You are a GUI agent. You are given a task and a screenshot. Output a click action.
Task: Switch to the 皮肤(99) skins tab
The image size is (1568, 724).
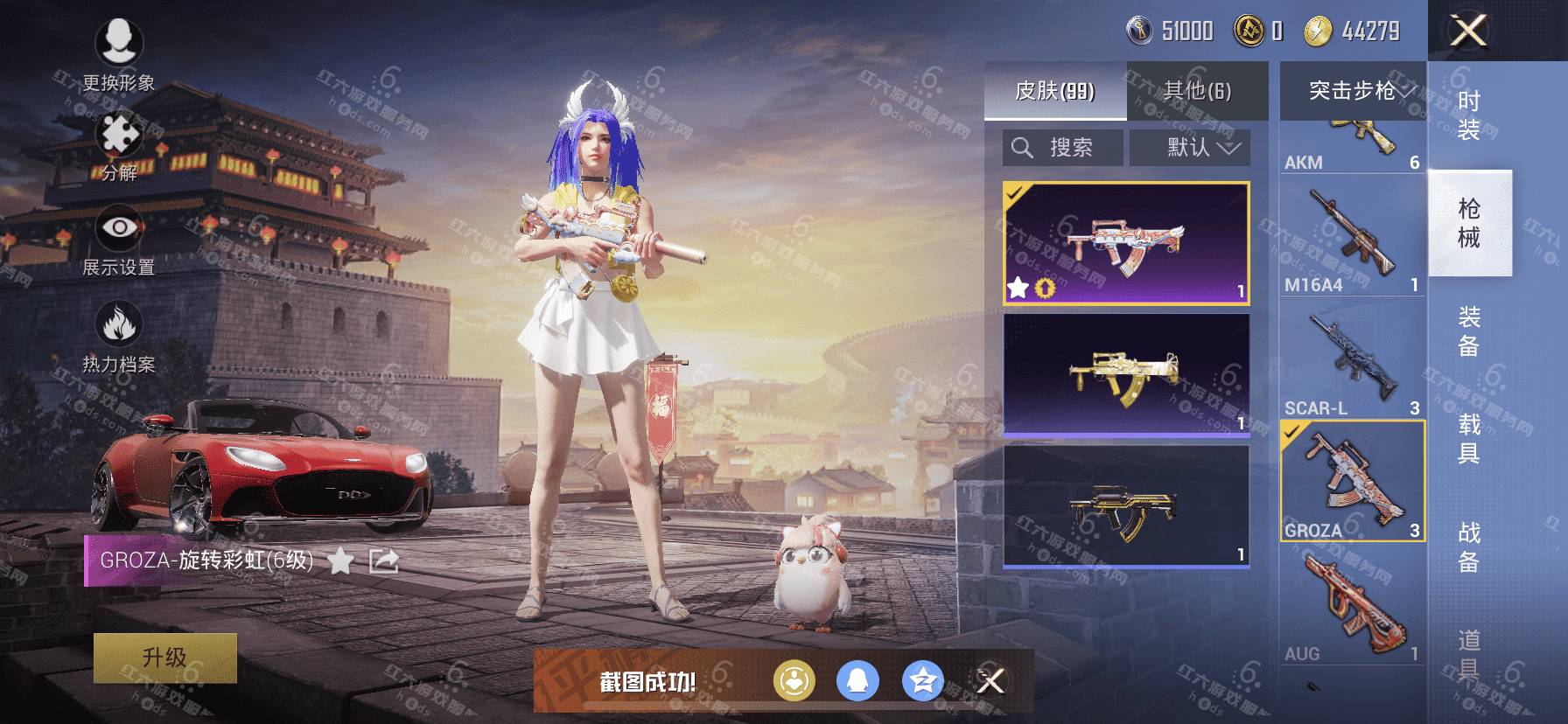pos(1055,91)
